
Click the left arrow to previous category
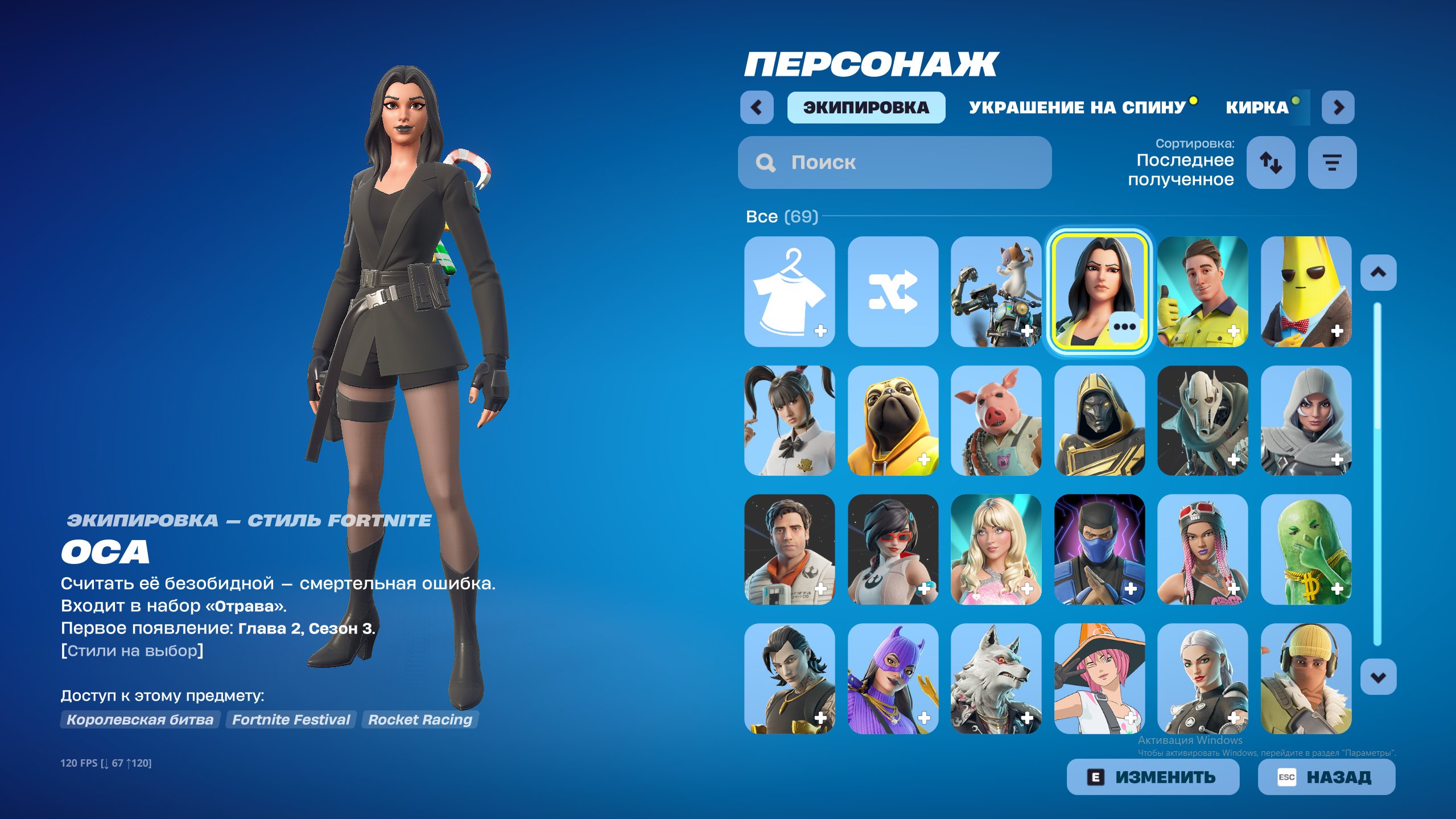pyautogui.click(x=757, y=107)
